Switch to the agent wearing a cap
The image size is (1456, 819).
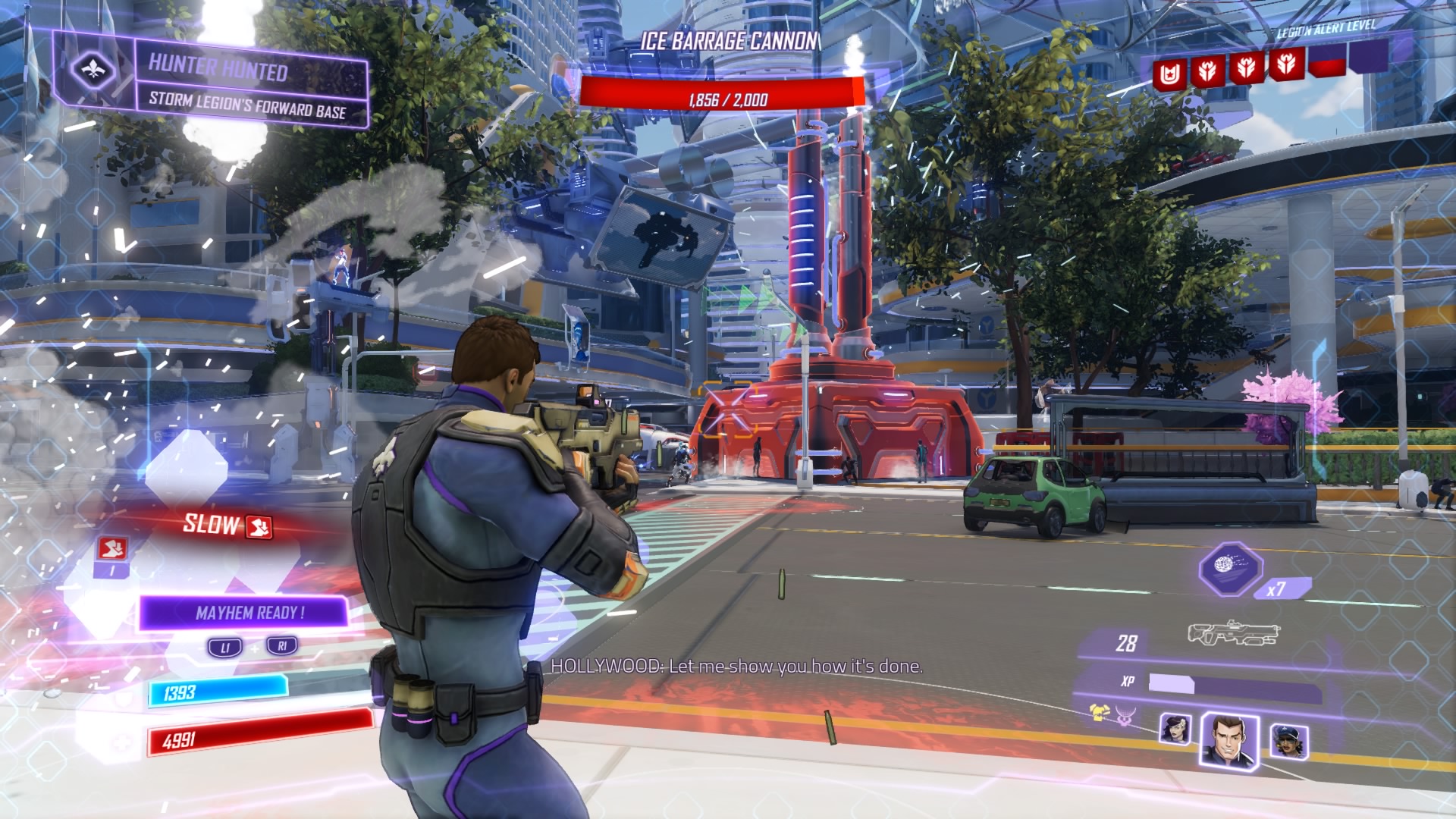(x=1287, y=741)
